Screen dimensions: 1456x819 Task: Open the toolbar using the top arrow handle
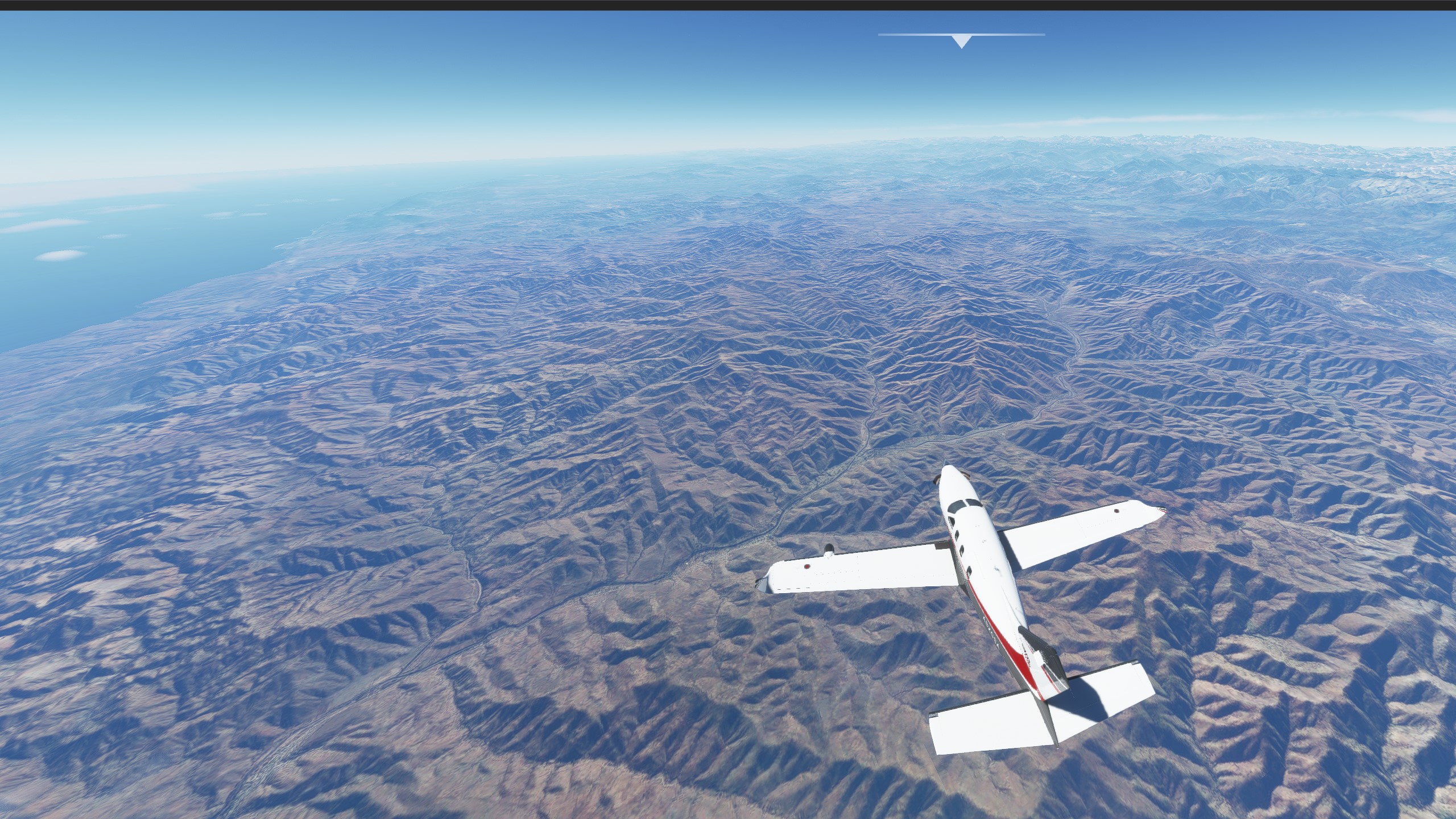pyautogui.click(x=961, y=41)
